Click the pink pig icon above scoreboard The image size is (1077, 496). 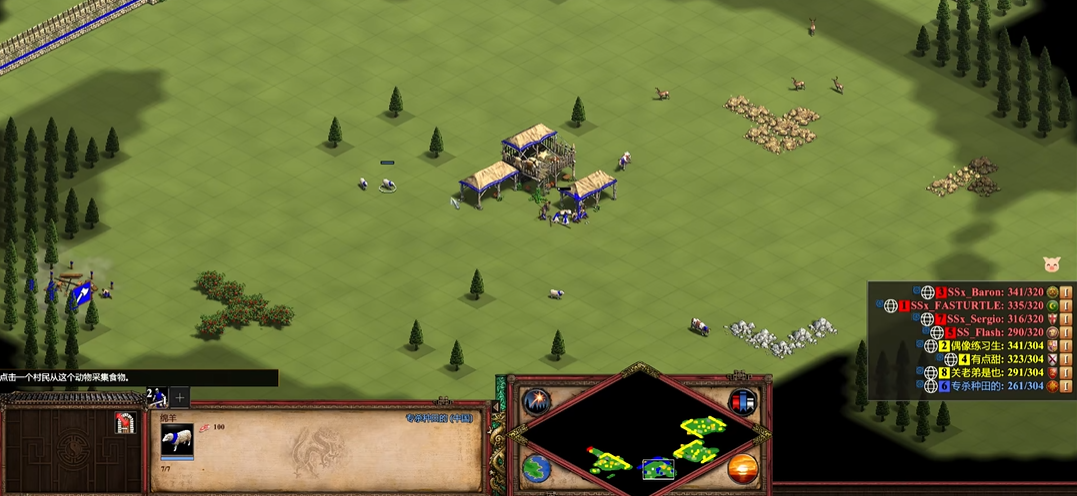click(1052, 264)
